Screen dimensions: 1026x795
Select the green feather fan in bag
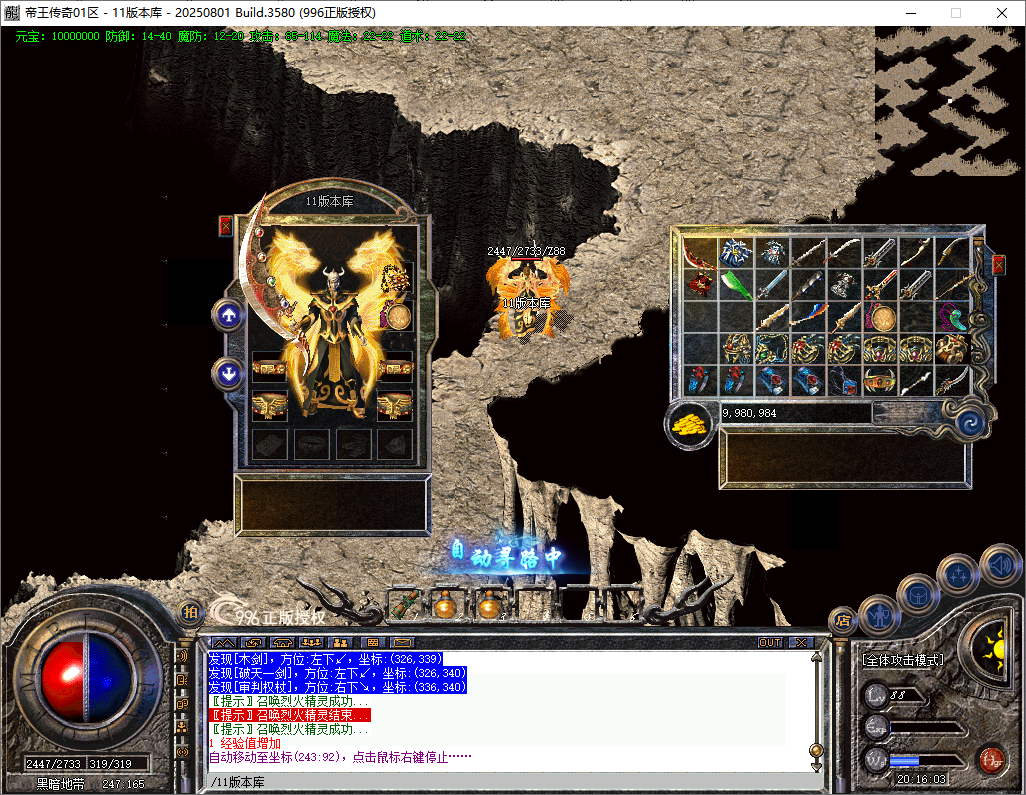[x=736, y=285]
